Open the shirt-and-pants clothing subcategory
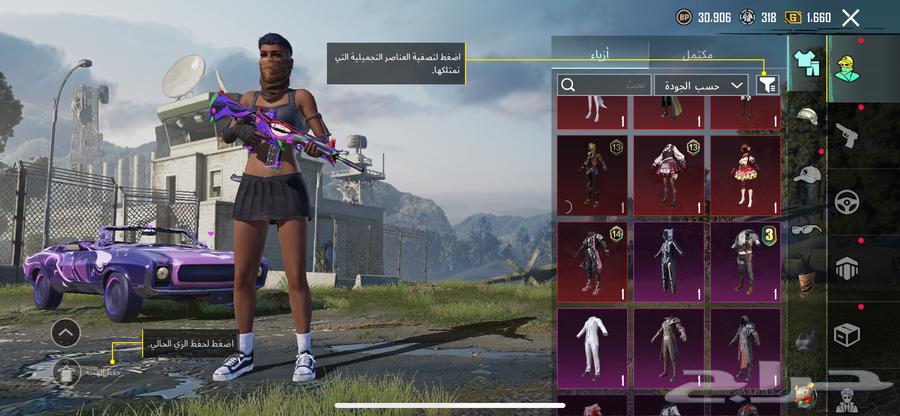900x416 pixels. (806, 63)
